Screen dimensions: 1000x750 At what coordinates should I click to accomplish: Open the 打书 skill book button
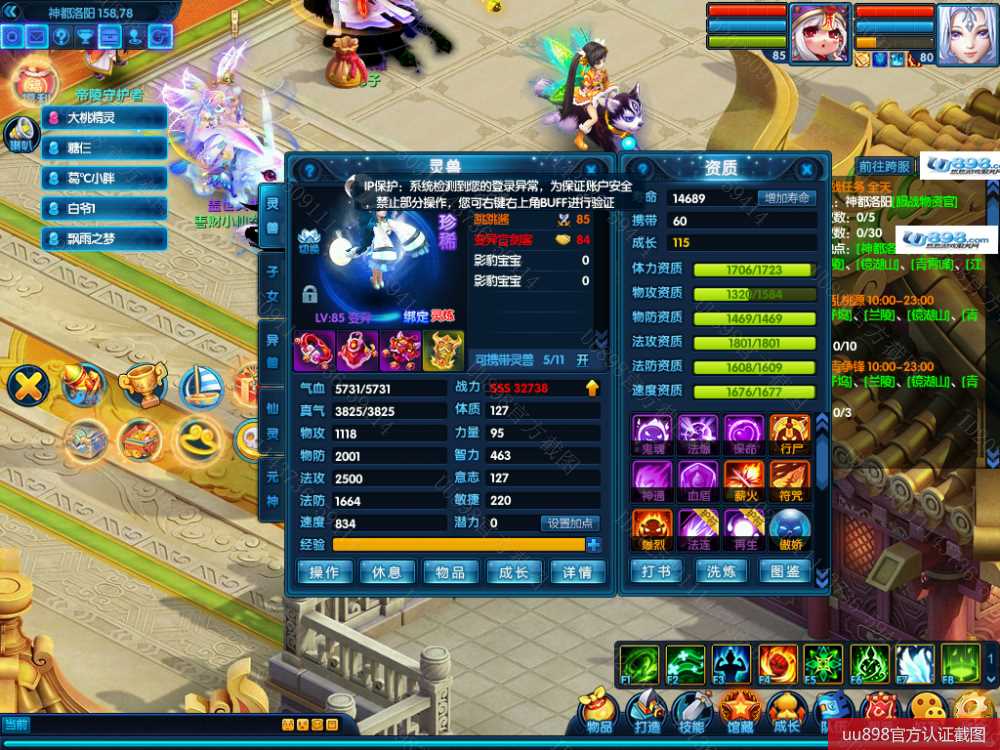click(x=656, y=572)
